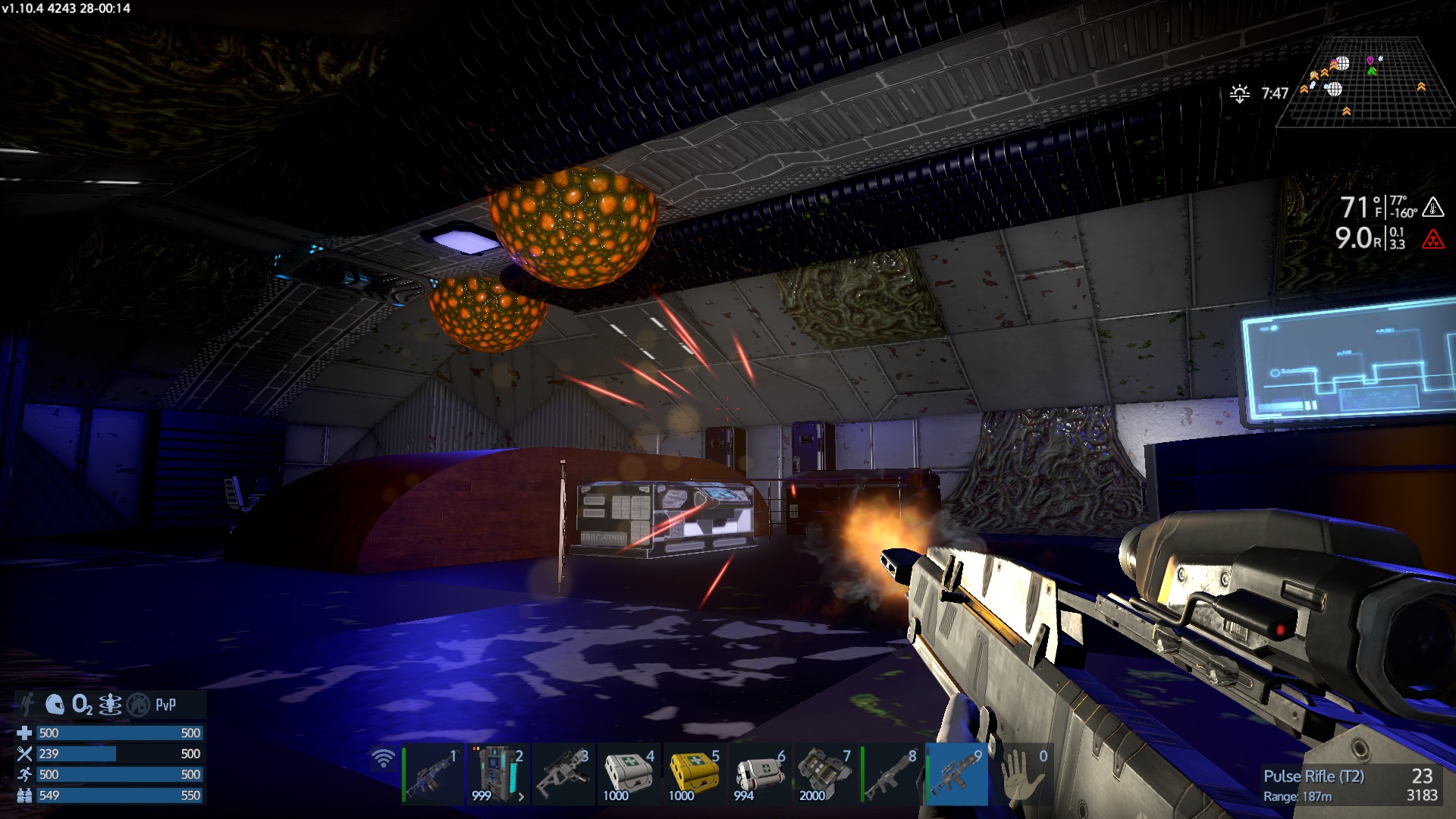Click the green player arrow on the radar
1456x819 pixels.
(1372, 71)
